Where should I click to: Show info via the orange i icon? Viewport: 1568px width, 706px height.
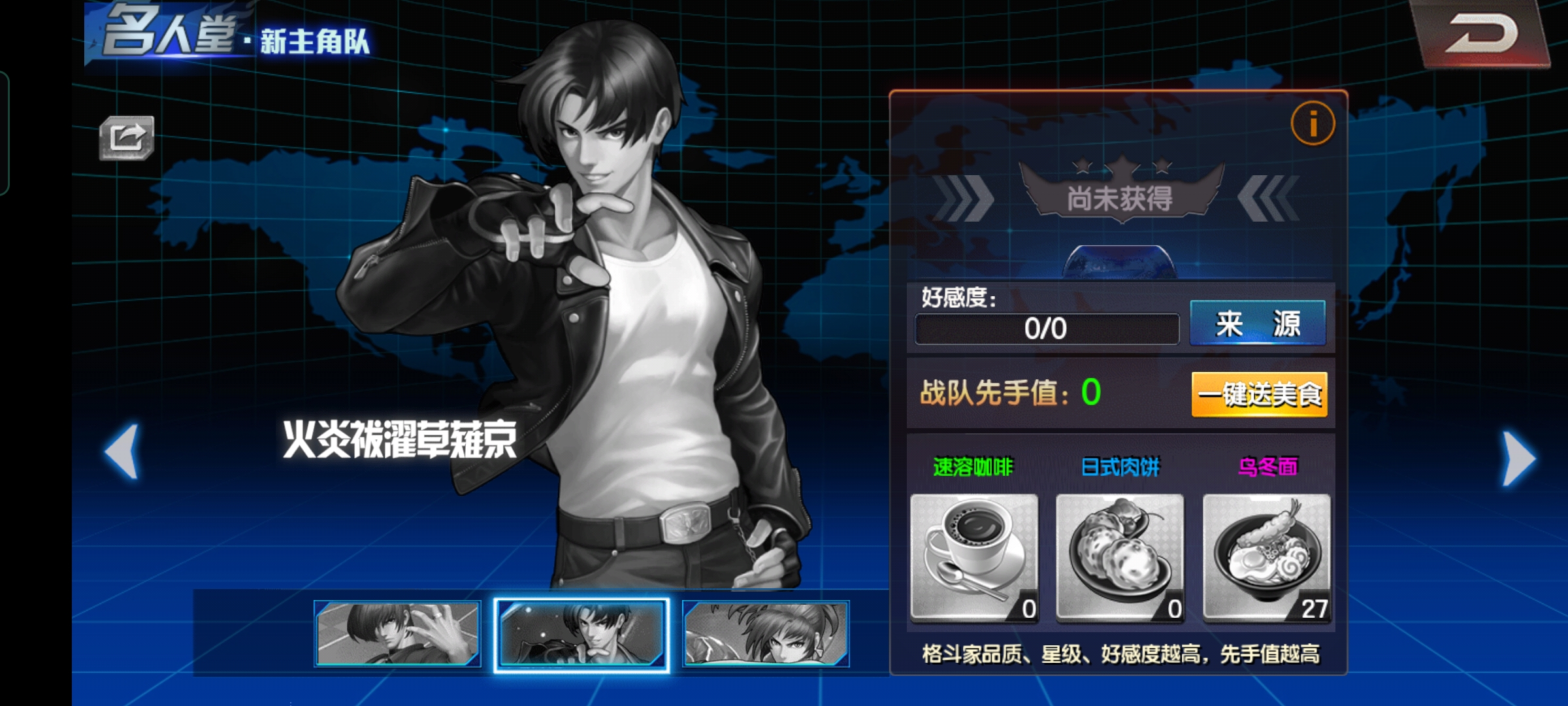coord(1313,123)
